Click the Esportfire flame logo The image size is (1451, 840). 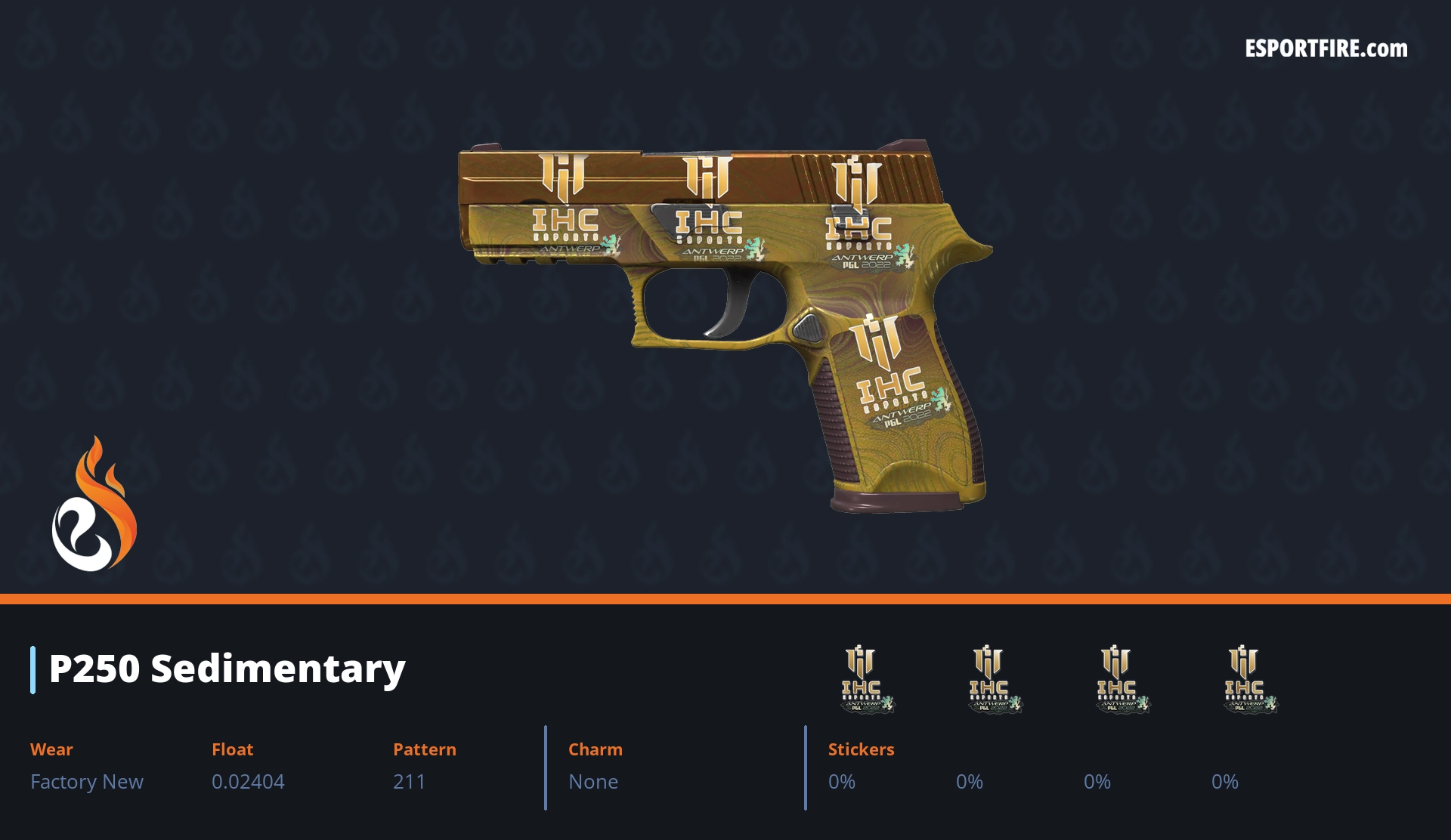(94, 505)
